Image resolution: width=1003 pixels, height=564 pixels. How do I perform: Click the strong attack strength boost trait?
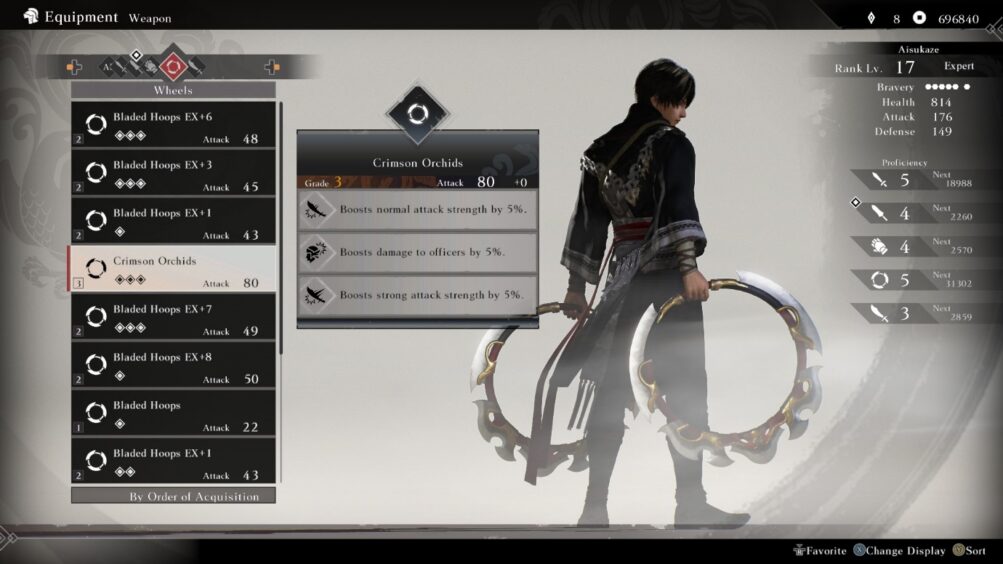pyautogui.click(x=417, y=295)
